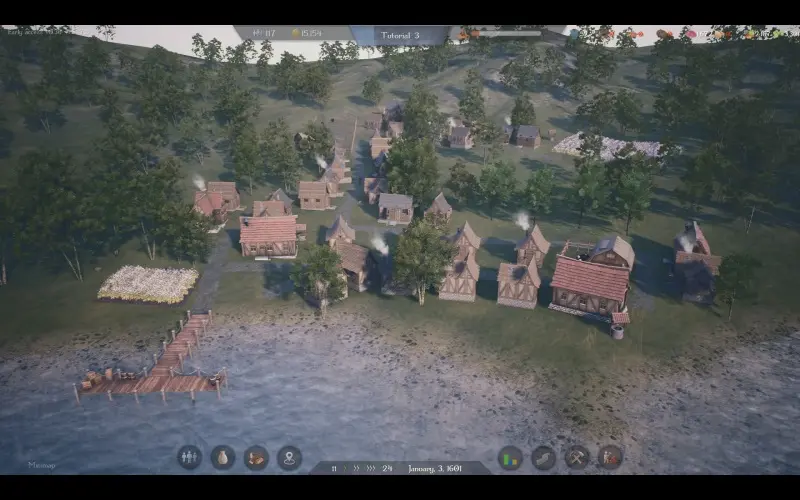Open the bar chart statistics panel

(510, 458)
